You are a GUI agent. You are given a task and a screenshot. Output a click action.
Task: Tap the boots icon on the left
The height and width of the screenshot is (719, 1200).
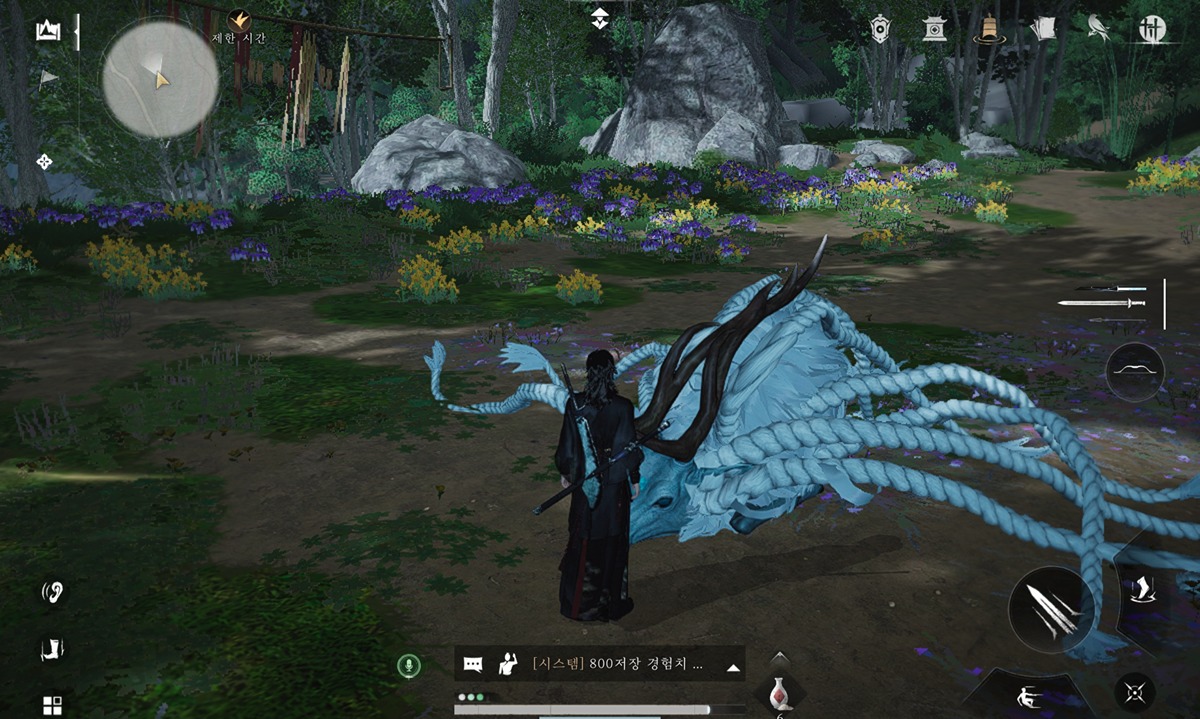click(x=51, y=650)
